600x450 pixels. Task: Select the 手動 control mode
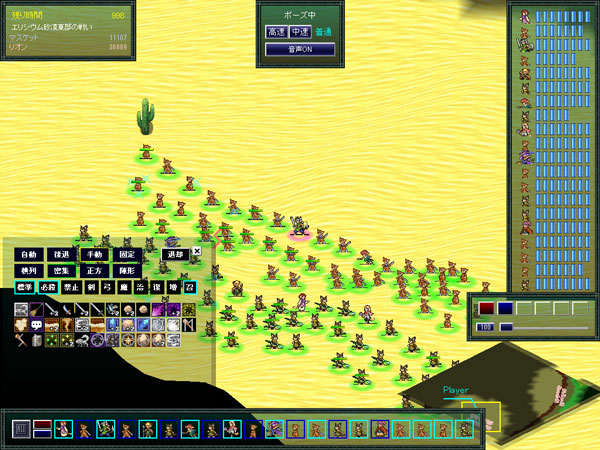pyautogui.click(x=95, y=255)
